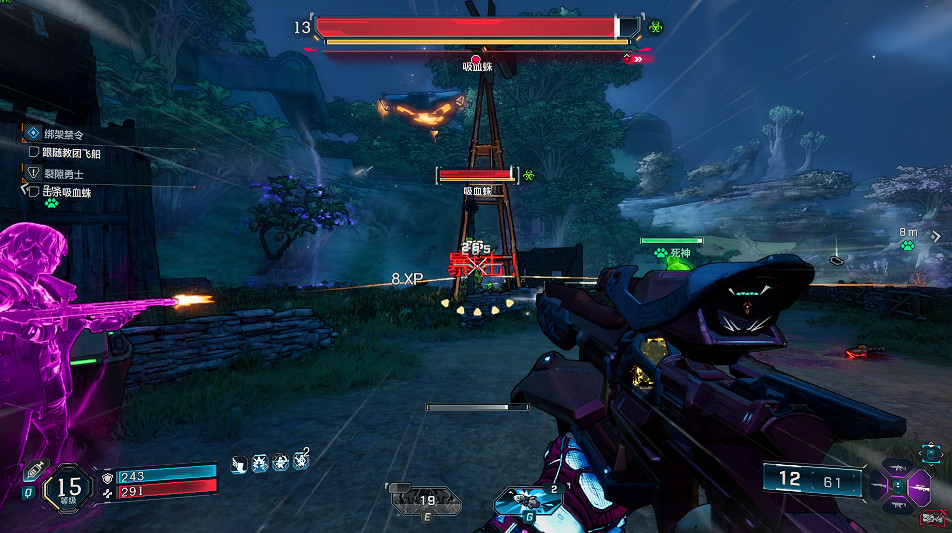Inspect the winged boot buff icon
This screenshot has height=533, width=952.
pos(240,463)
